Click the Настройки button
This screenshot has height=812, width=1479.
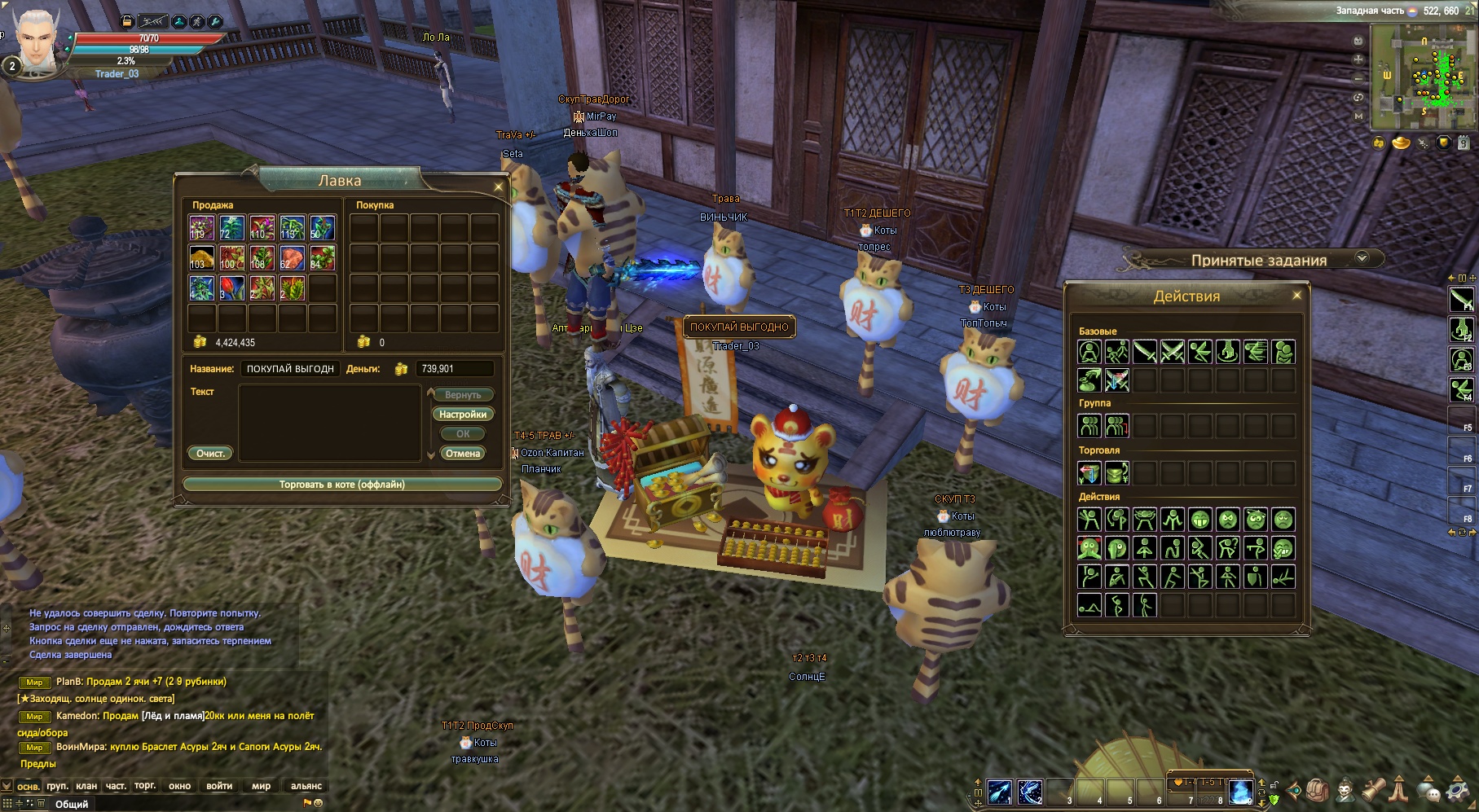pyautogui.click(x=463, y=415)
